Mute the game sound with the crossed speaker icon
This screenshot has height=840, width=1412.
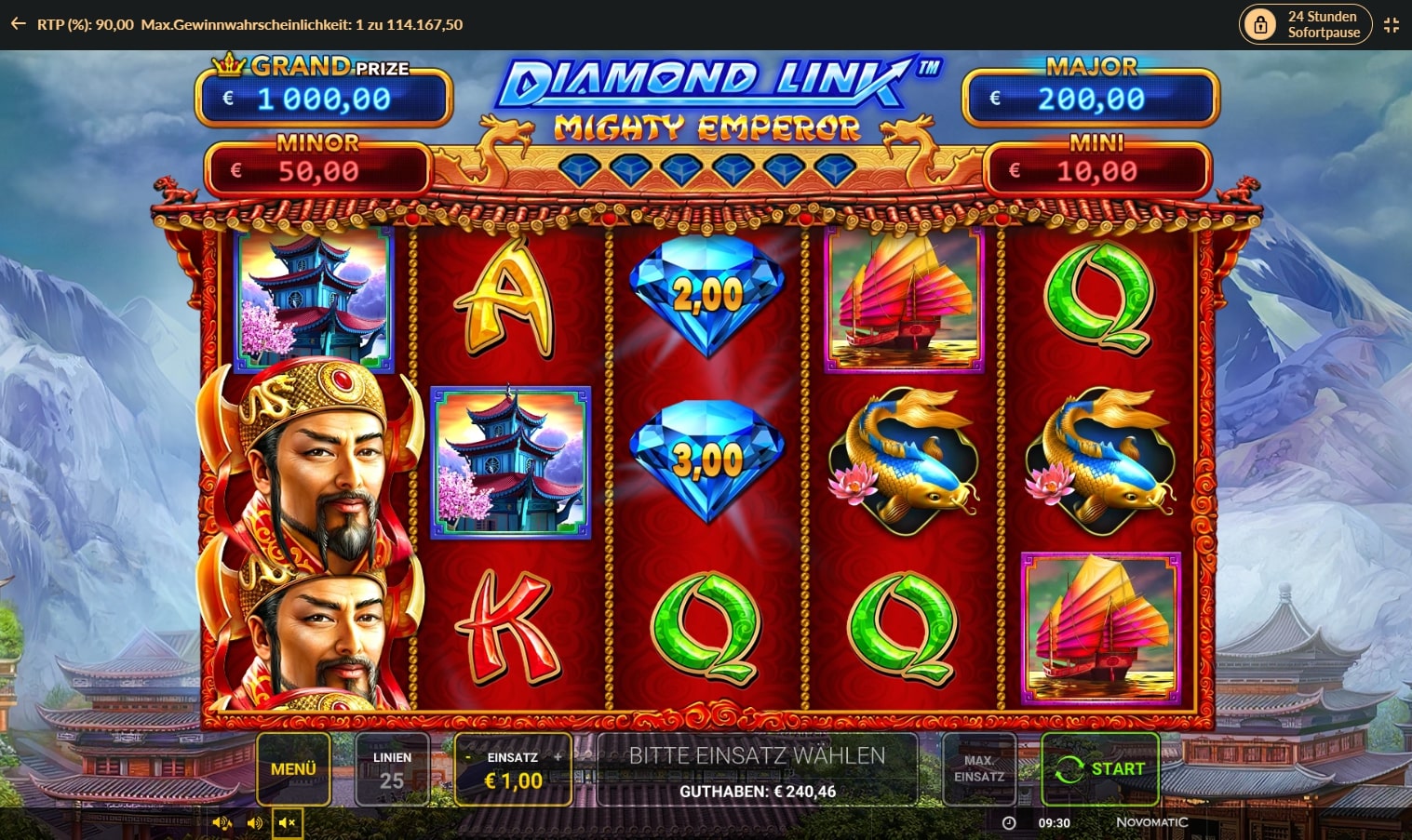coord(287,822)
